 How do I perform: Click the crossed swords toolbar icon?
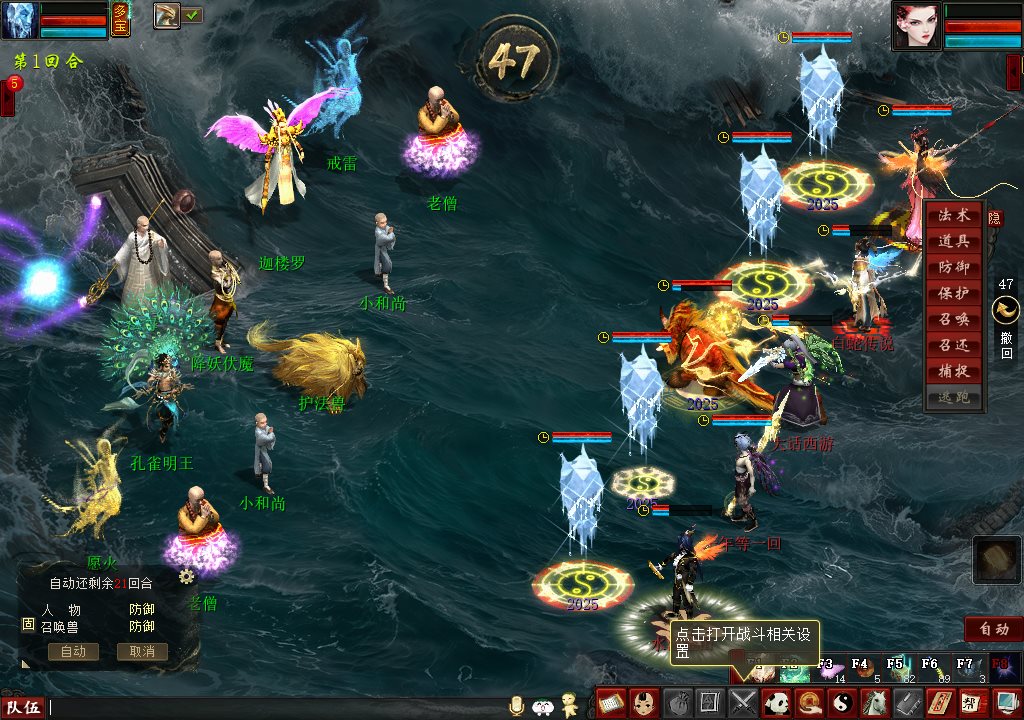pos(743,703)
